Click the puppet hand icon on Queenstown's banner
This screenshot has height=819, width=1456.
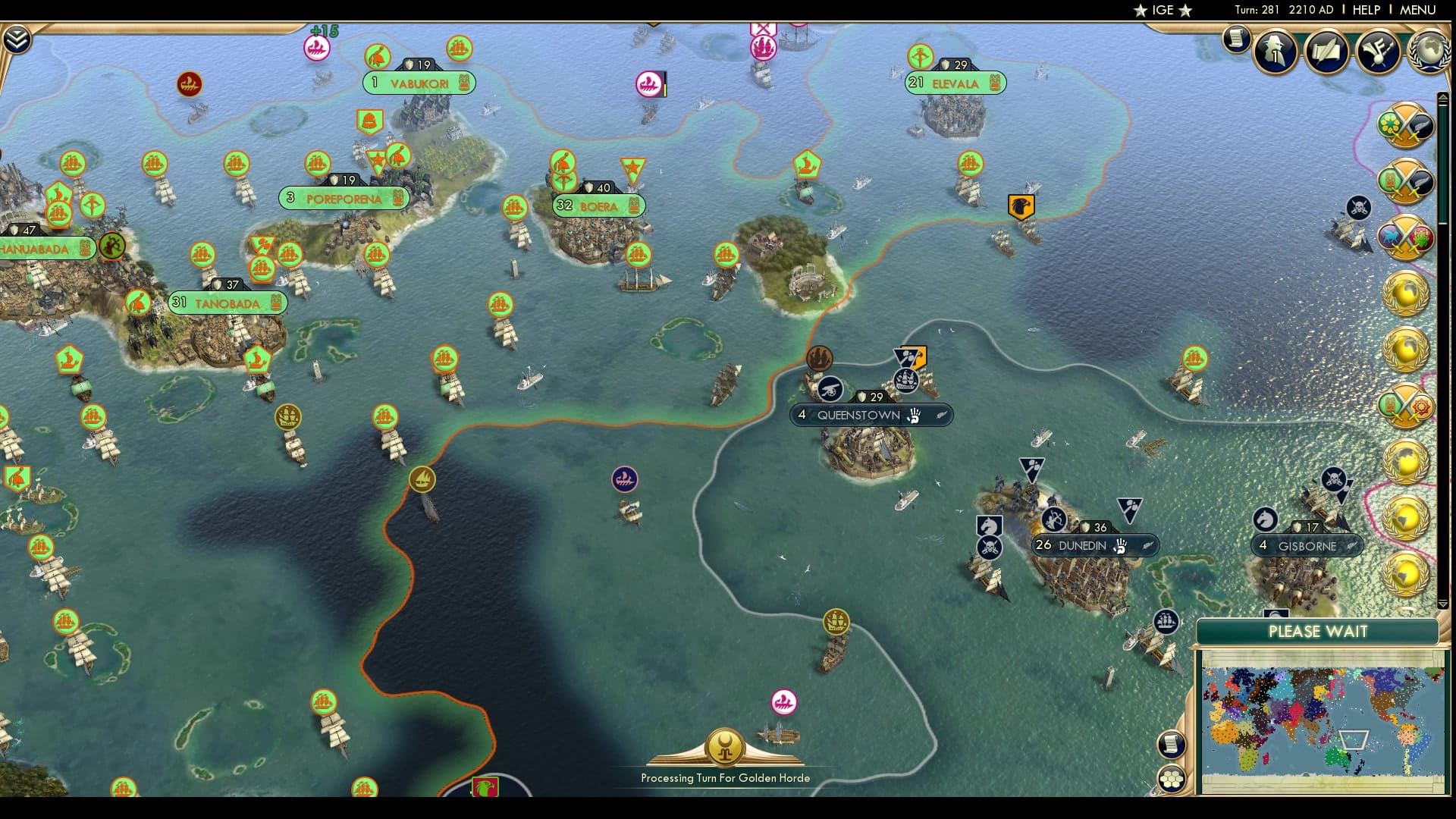(x=915, y=416)
